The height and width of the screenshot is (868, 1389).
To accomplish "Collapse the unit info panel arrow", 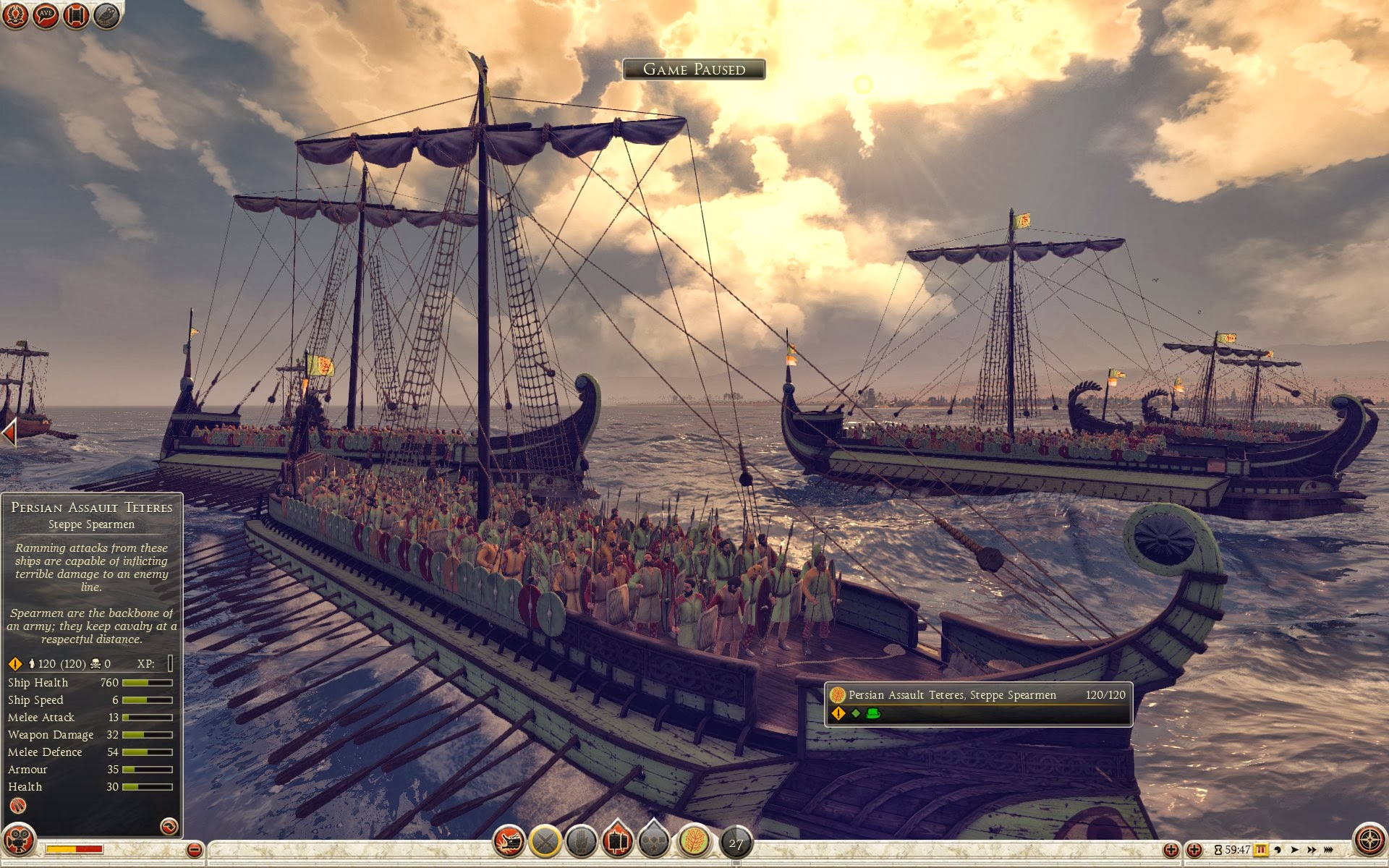I will pos(169,826).
